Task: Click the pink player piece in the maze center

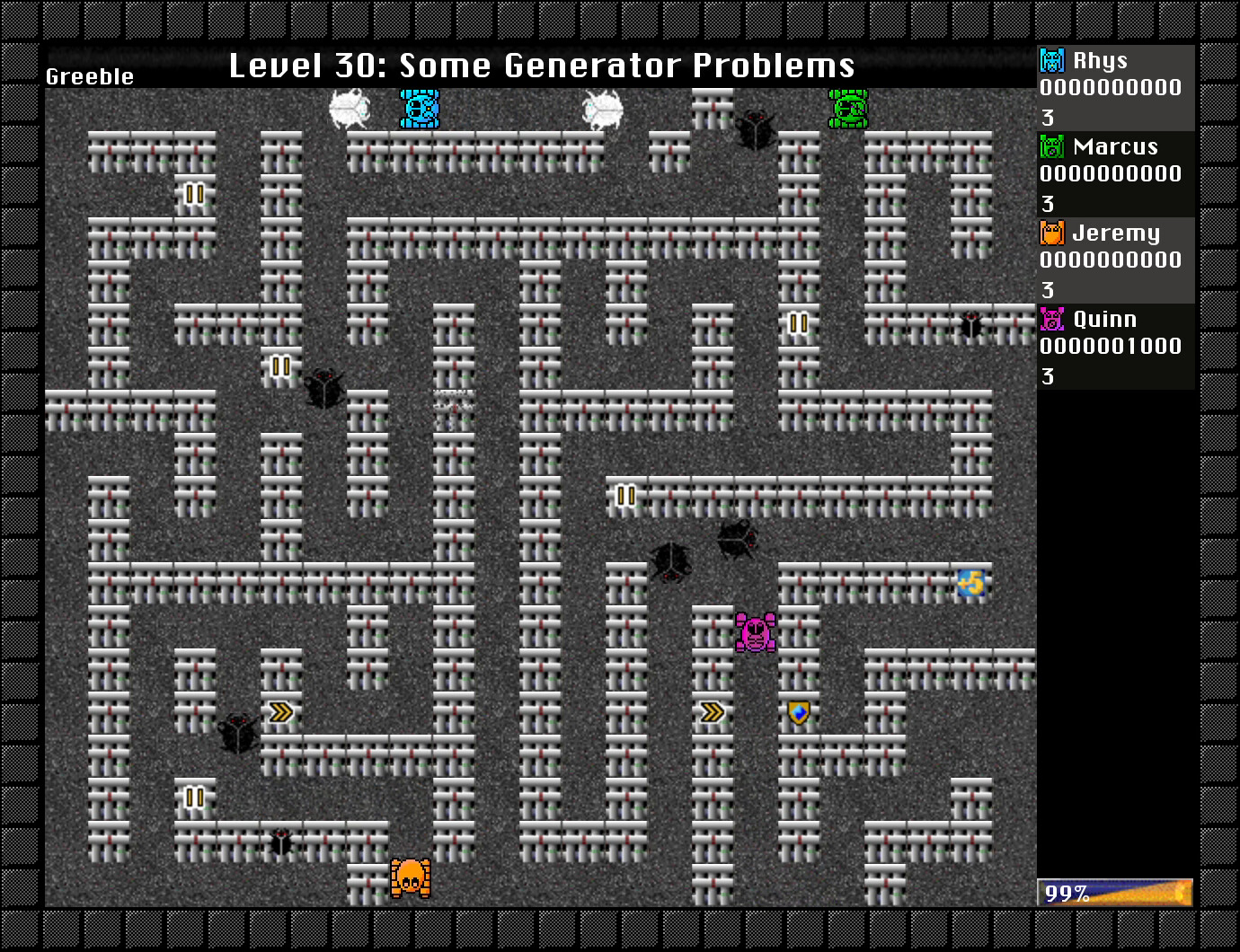Action: click(x=755, y=631)
